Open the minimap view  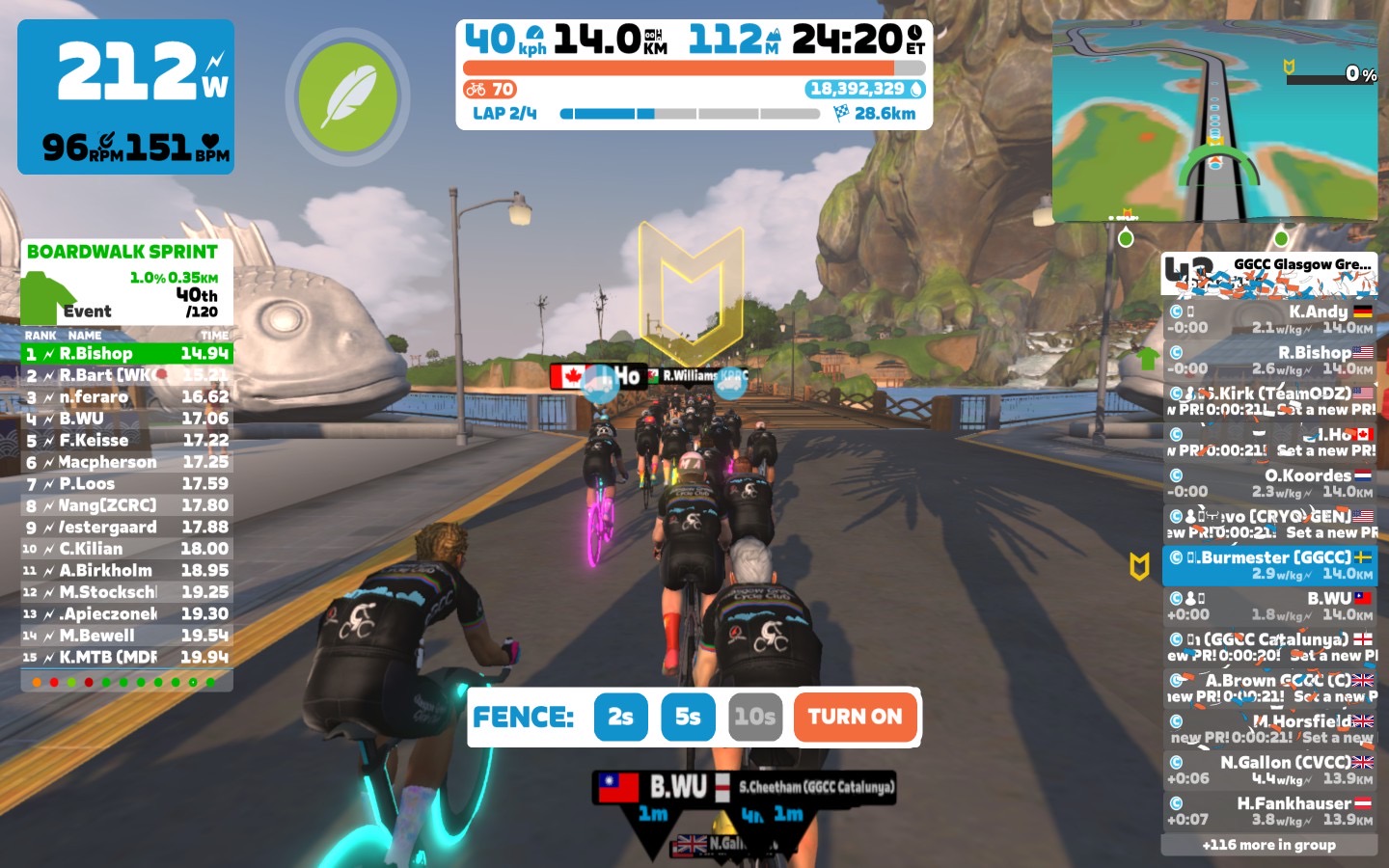click(1215, 121)
